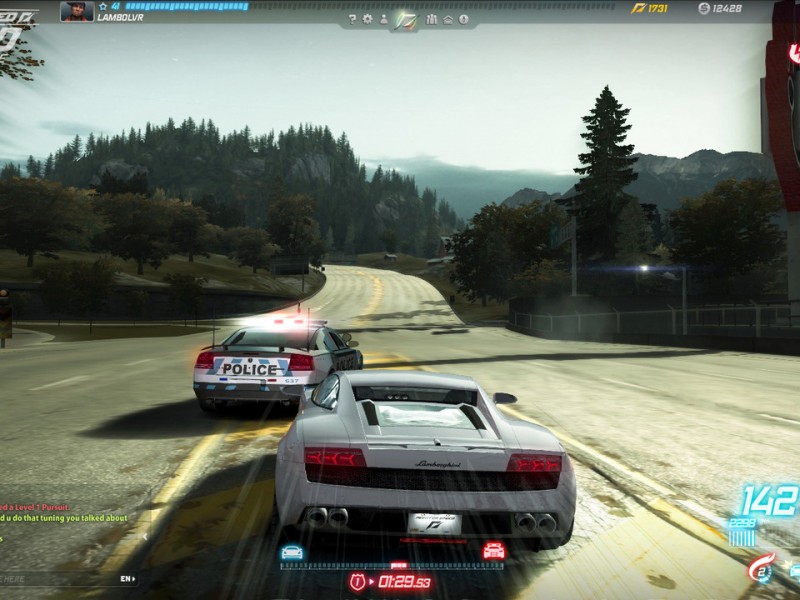Open the question mark help icon
This screenshot has height=600, width=800.
tap(352, 19)
